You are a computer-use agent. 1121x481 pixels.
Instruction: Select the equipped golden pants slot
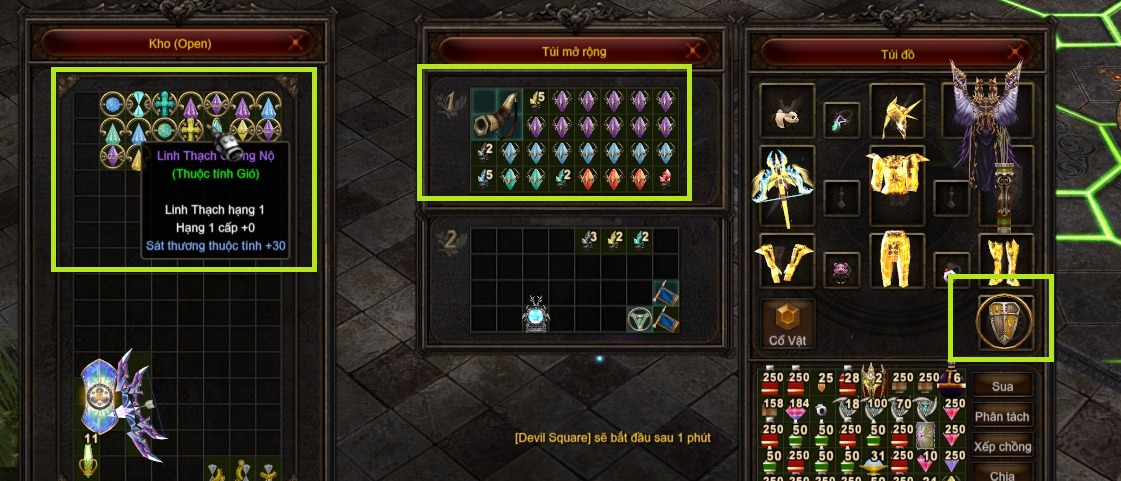(896, 259)
